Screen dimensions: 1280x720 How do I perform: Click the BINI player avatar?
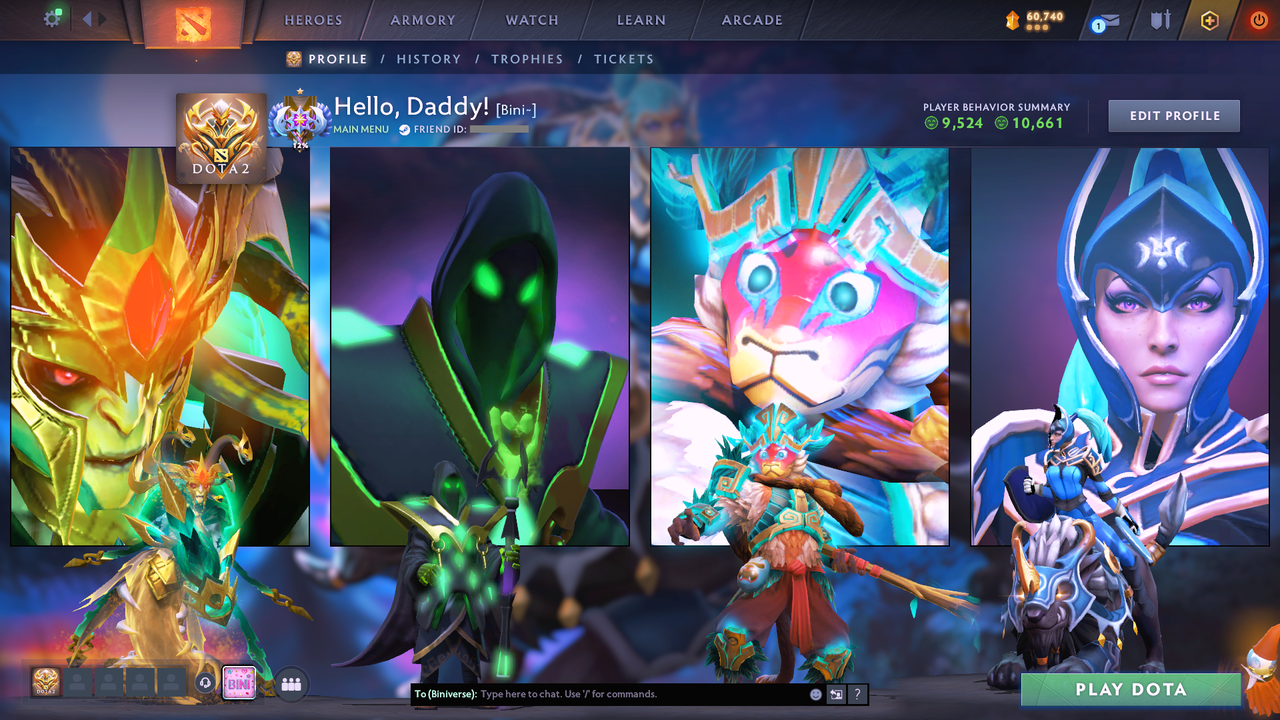pos(238,682)
